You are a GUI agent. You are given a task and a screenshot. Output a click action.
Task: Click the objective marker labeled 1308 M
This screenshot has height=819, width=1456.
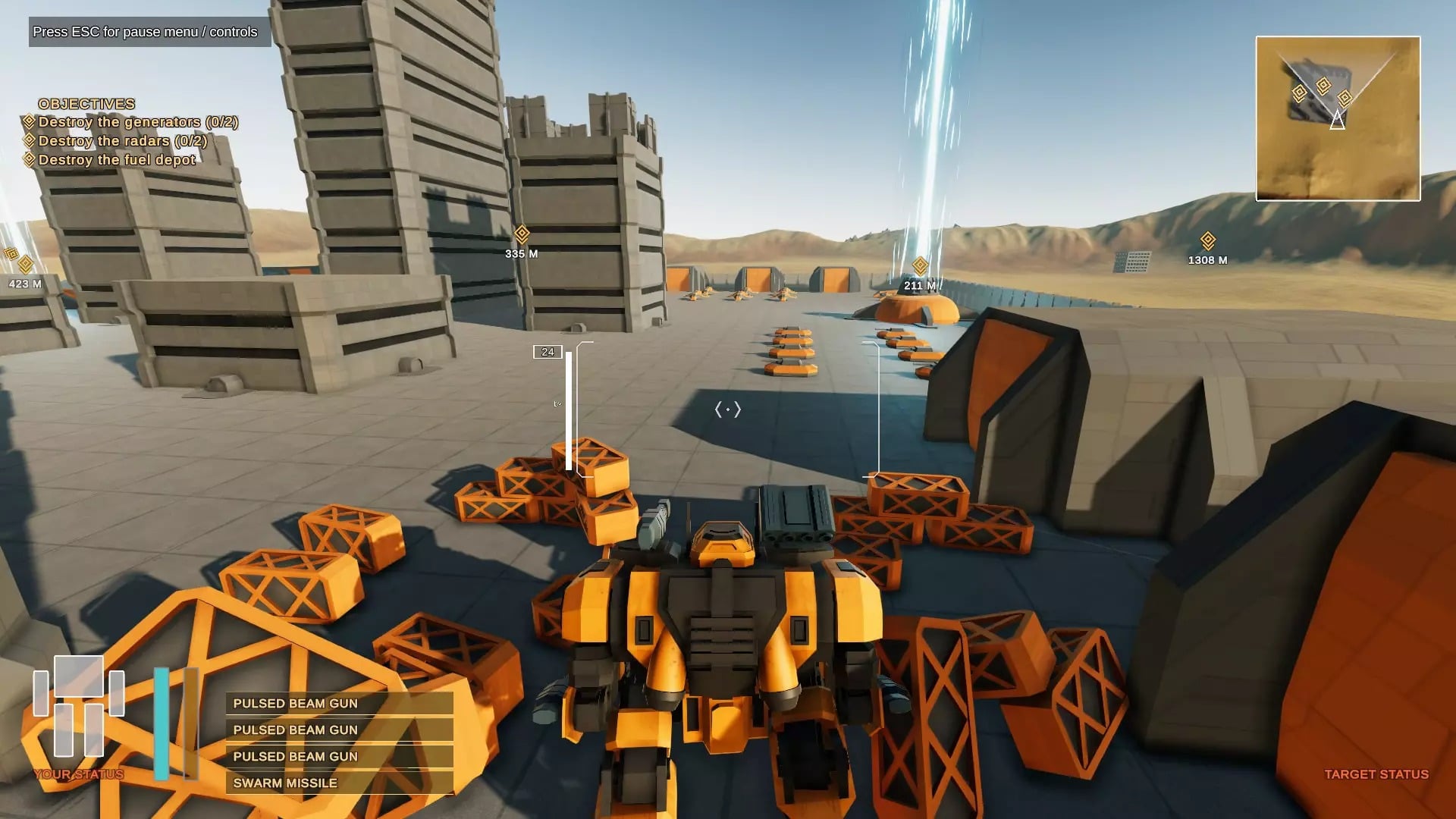[x=1208, y=241]
